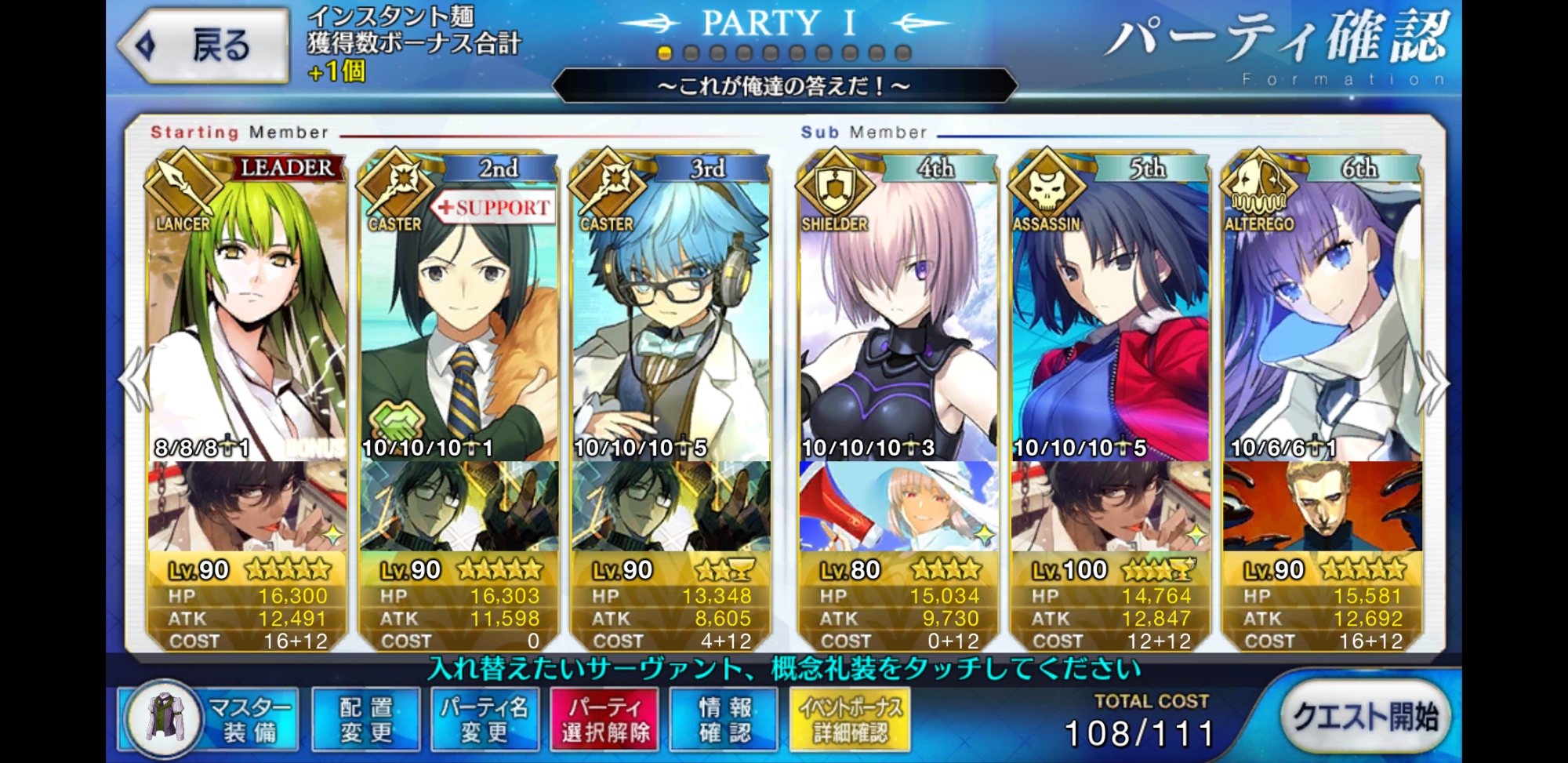Select the 3rd Caster's craft essence card
1568x763 pixels.
[x=671, y=506]
